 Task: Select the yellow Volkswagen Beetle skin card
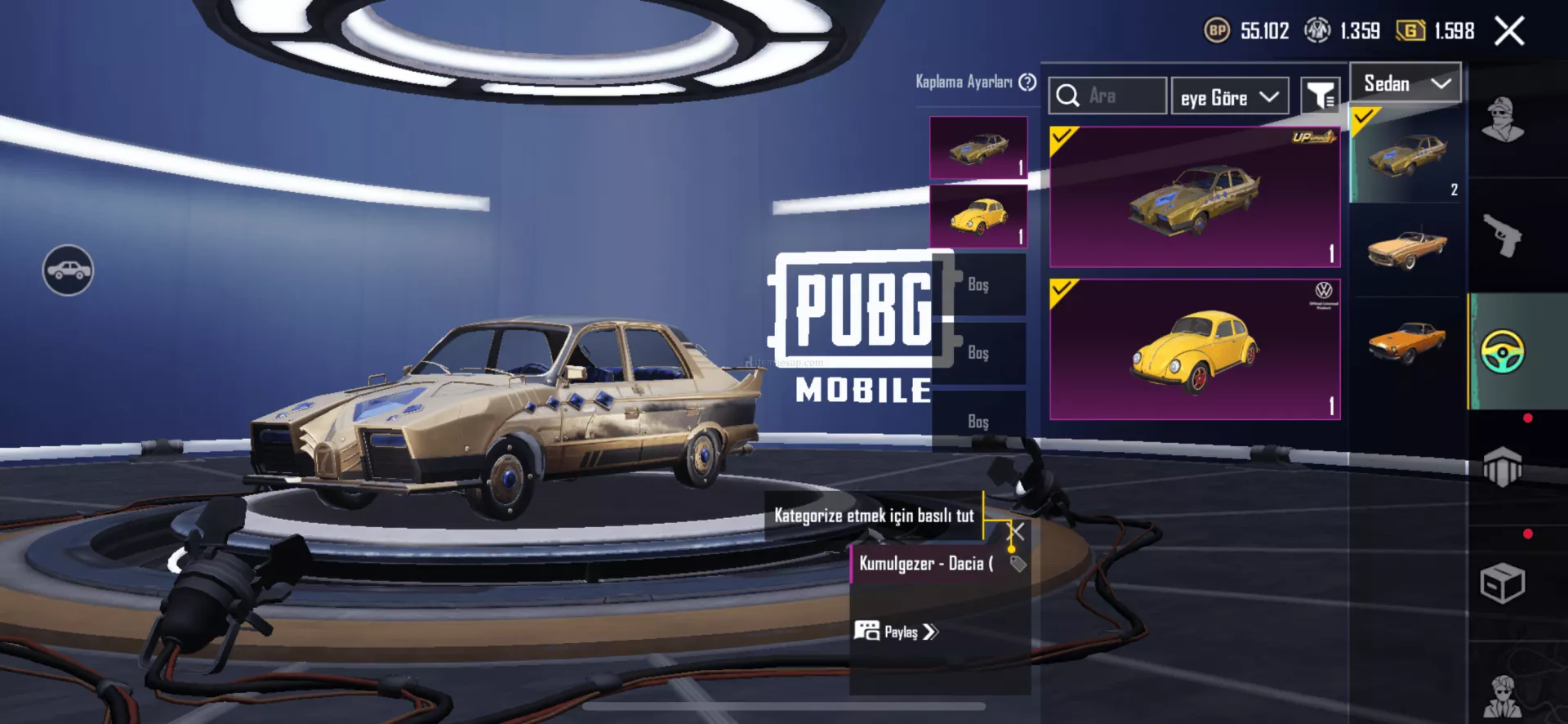[x=1194, y=349]
